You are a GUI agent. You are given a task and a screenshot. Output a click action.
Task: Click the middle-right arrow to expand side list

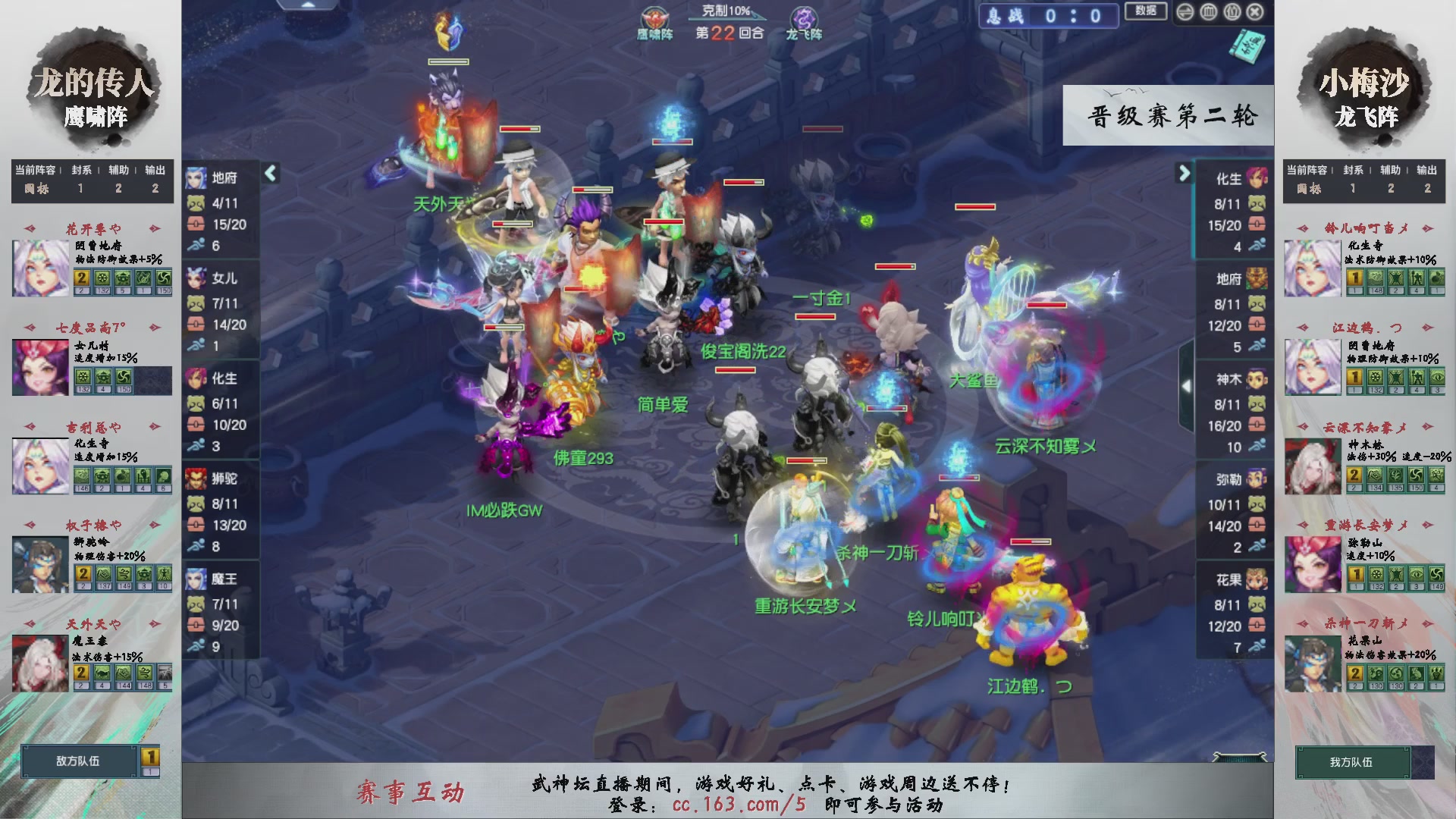(x=1188, y=386)
